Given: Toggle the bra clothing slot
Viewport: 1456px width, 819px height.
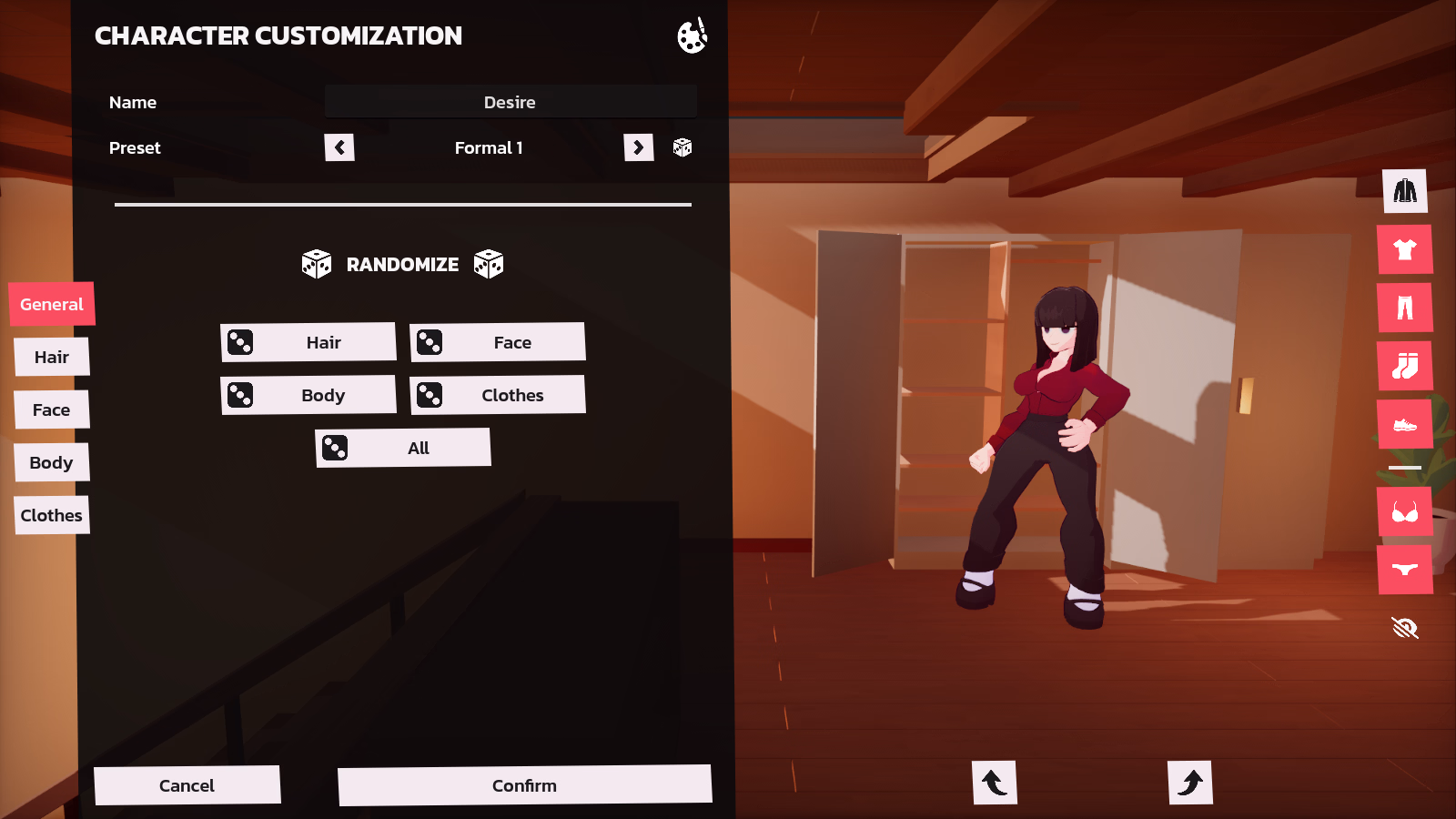Looking at the screenshot, I should [x=1405, y=511].
